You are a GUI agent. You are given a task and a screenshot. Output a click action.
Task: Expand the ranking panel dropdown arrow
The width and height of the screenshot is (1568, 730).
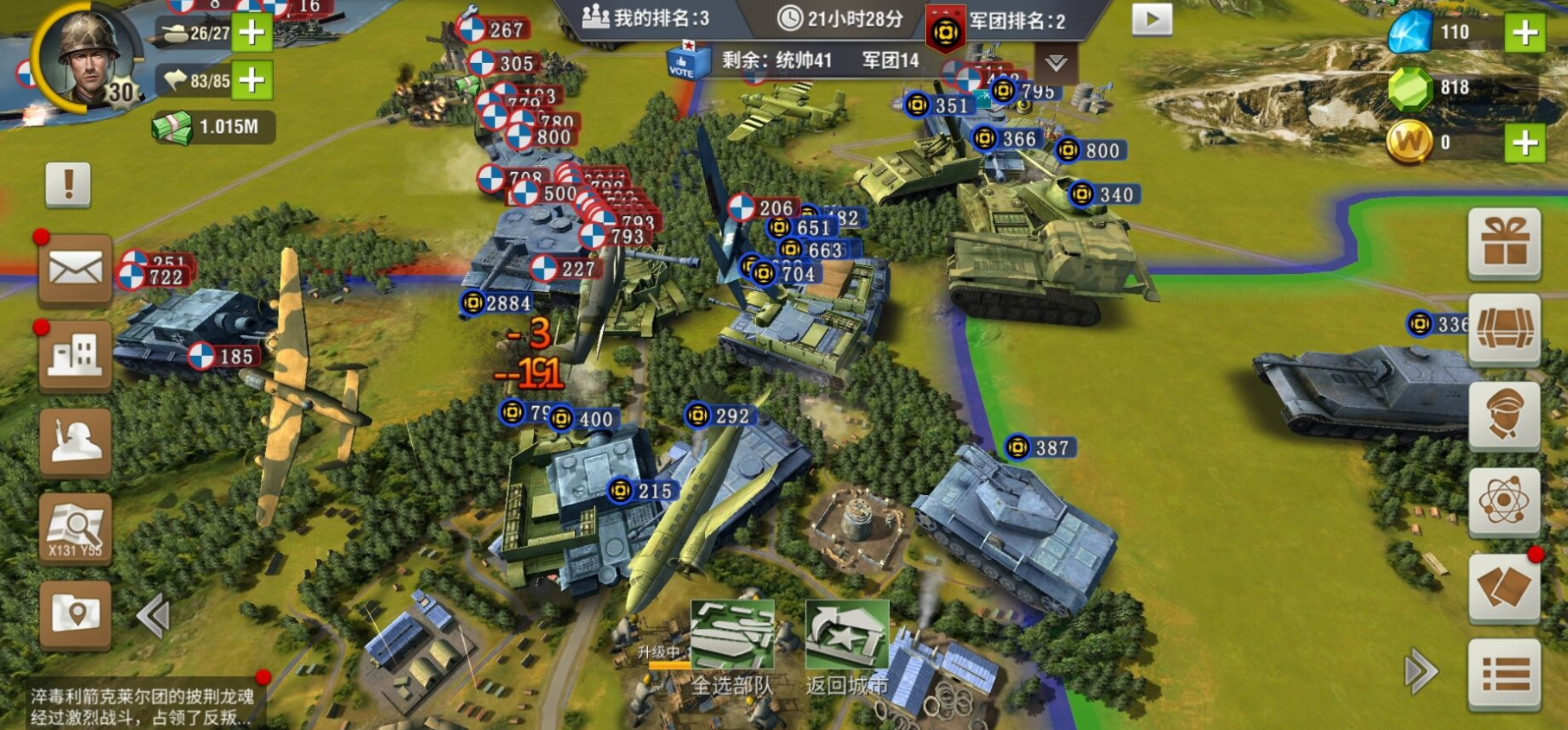pyautogui.click(x=1056, y=63)
